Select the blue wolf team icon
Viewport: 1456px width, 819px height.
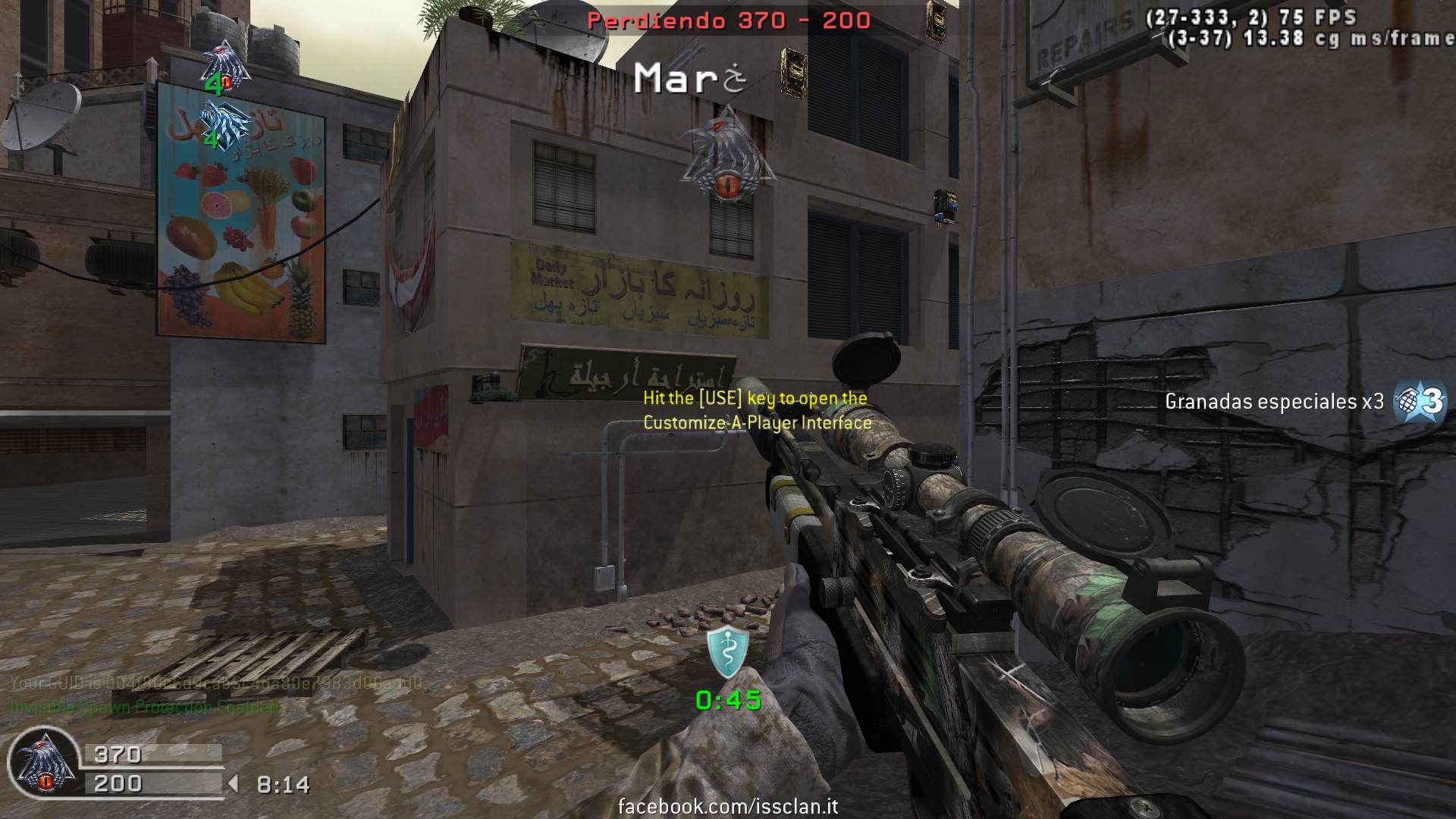pyautogui.click(x=225, y=124)
